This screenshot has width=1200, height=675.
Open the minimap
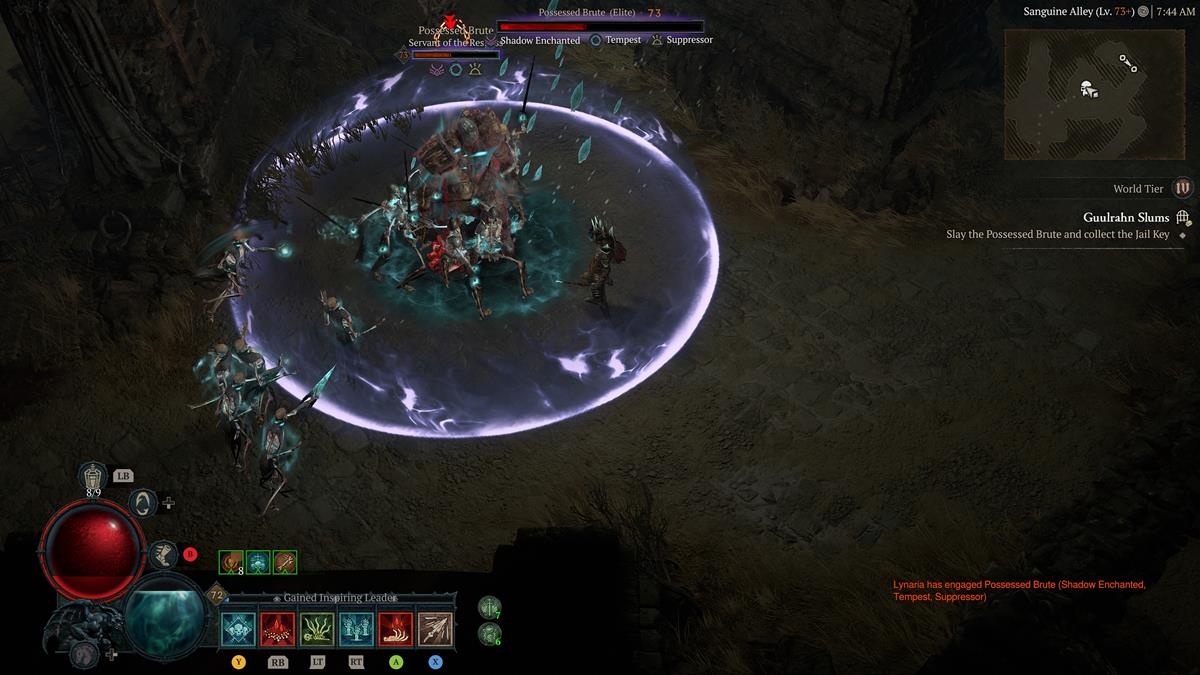coord(1094,94)
